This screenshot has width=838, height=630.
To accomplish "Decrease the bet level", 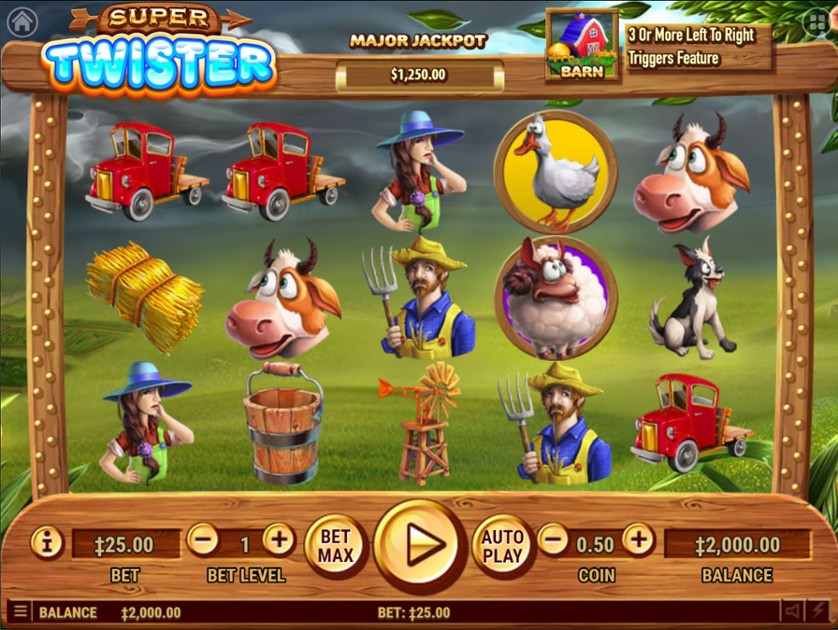I will 202,541.
